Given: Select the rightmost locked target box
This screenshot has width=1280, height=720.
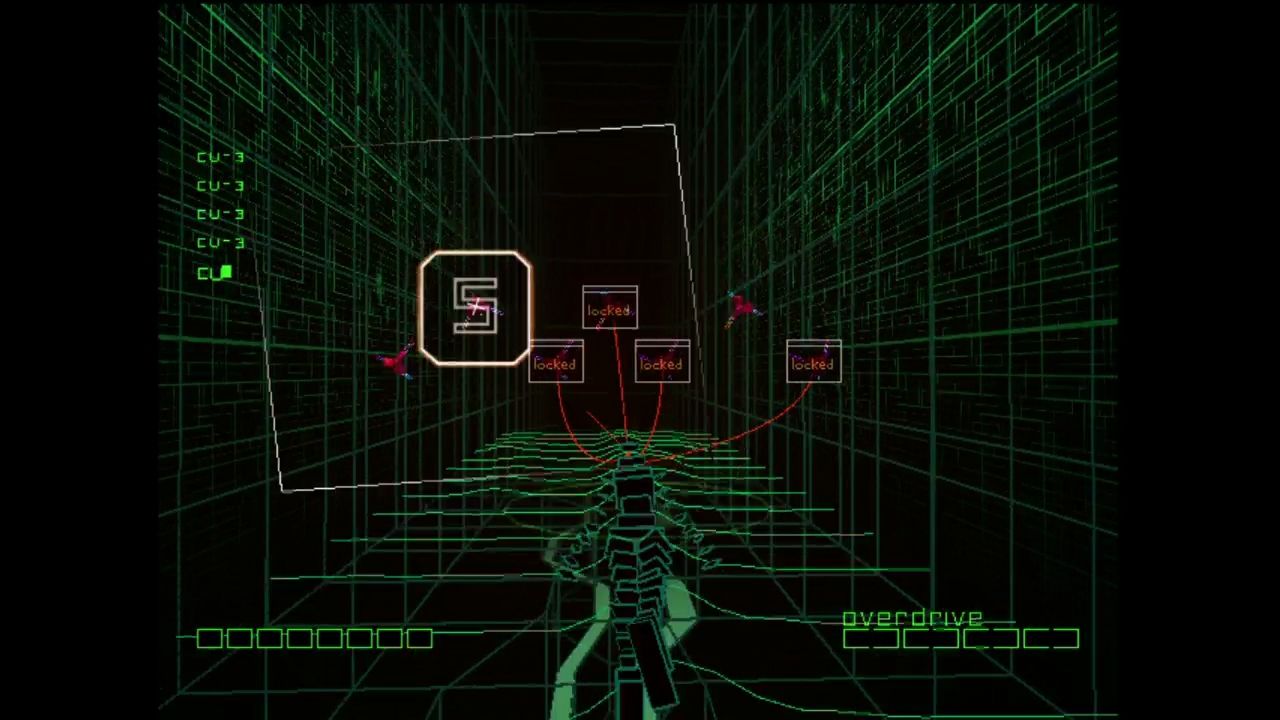Looking at the screenshot, I should click(x=813, y=363).
